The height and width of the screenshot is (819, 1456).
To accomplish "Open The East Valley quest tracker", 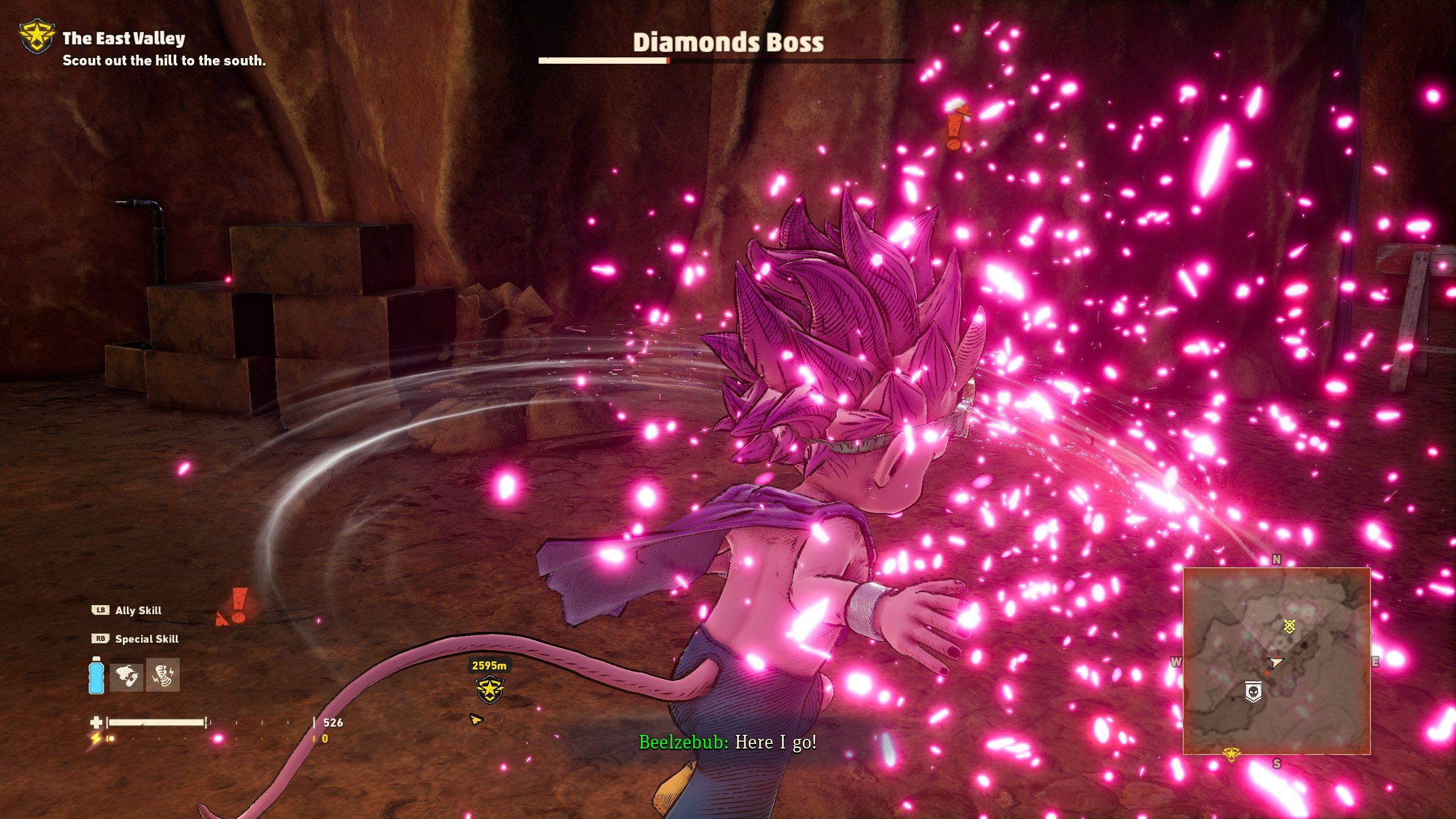I will [x=124, y=39].
